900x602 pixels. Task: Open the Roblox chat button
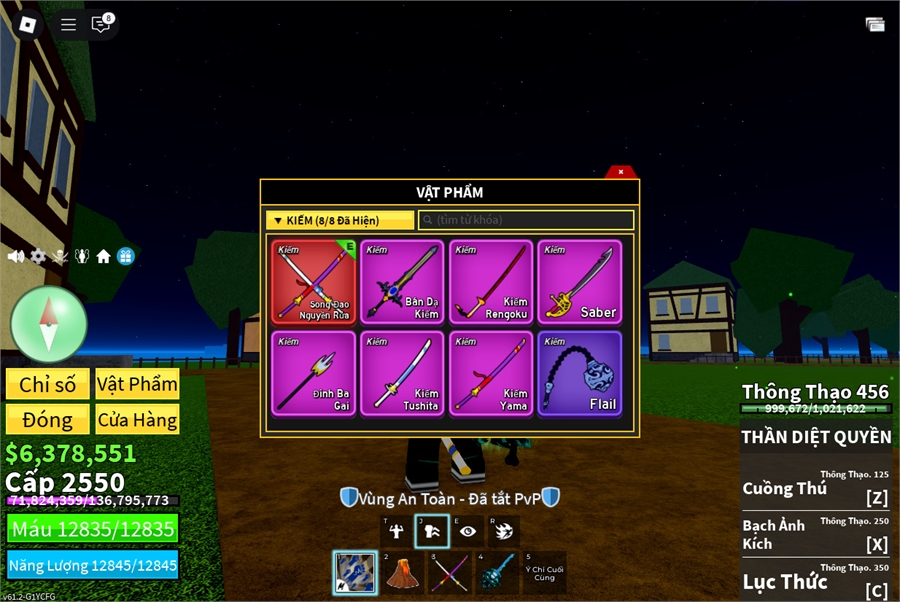101,24
